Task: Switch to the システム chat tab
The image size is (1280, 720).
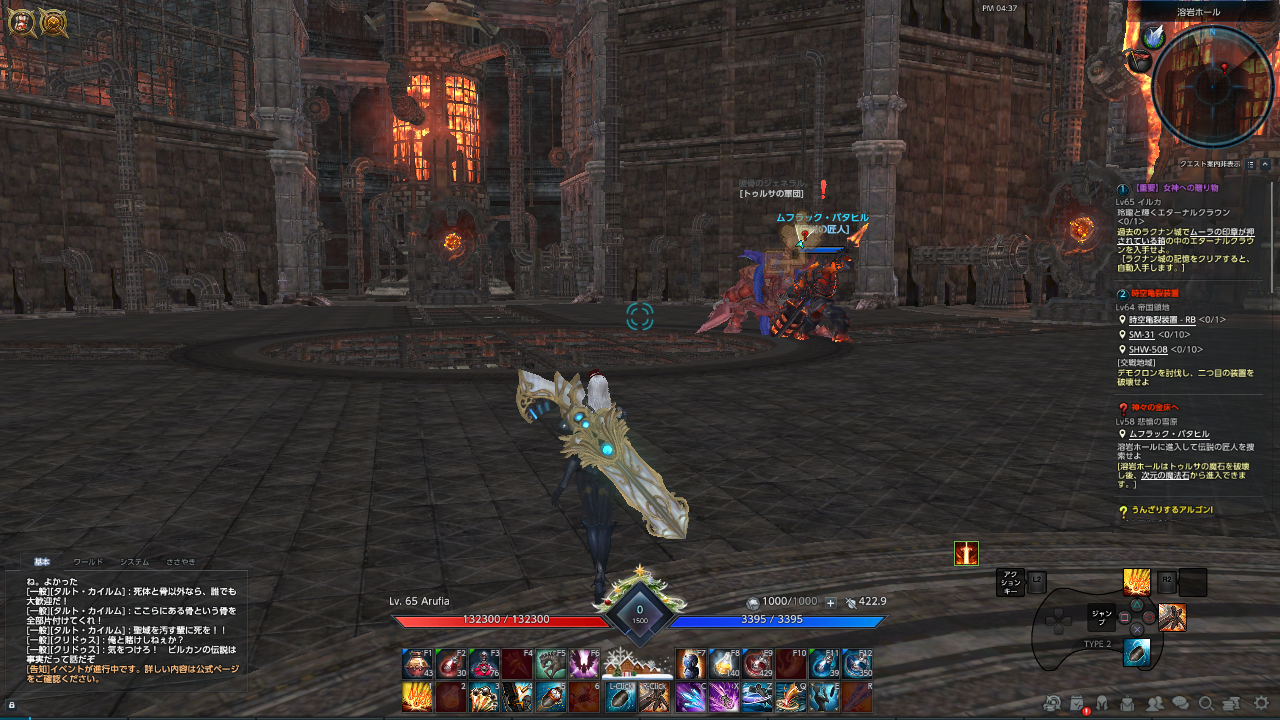Action: pos(134,561)
